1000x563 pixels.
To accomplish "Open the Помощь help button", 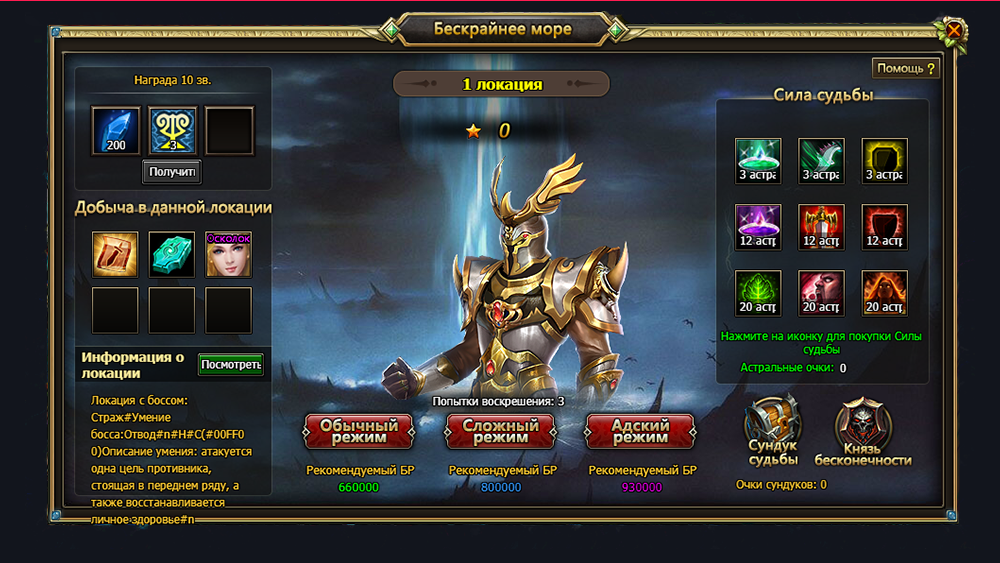I will point(906,68).
